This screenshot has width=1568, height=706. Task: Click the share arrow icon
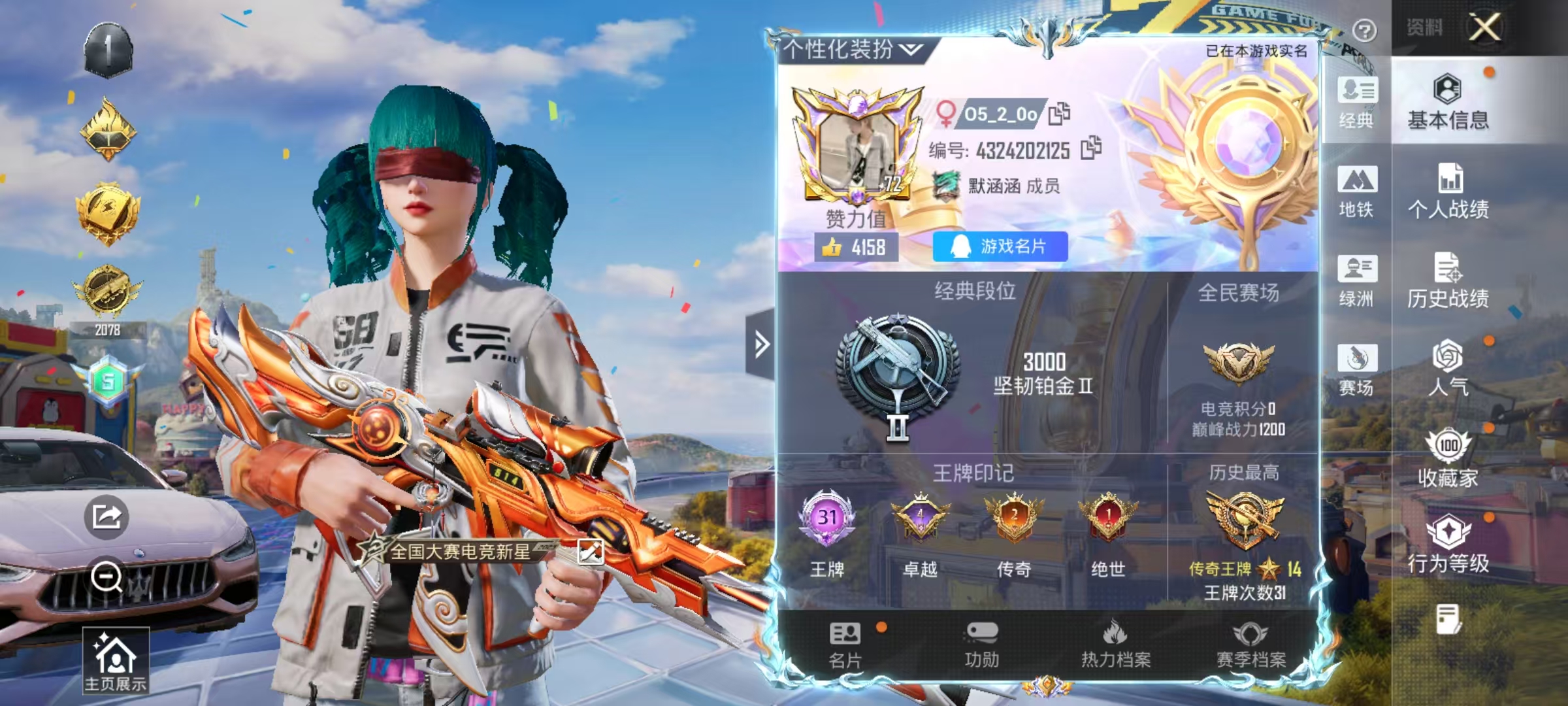point(106,517)
